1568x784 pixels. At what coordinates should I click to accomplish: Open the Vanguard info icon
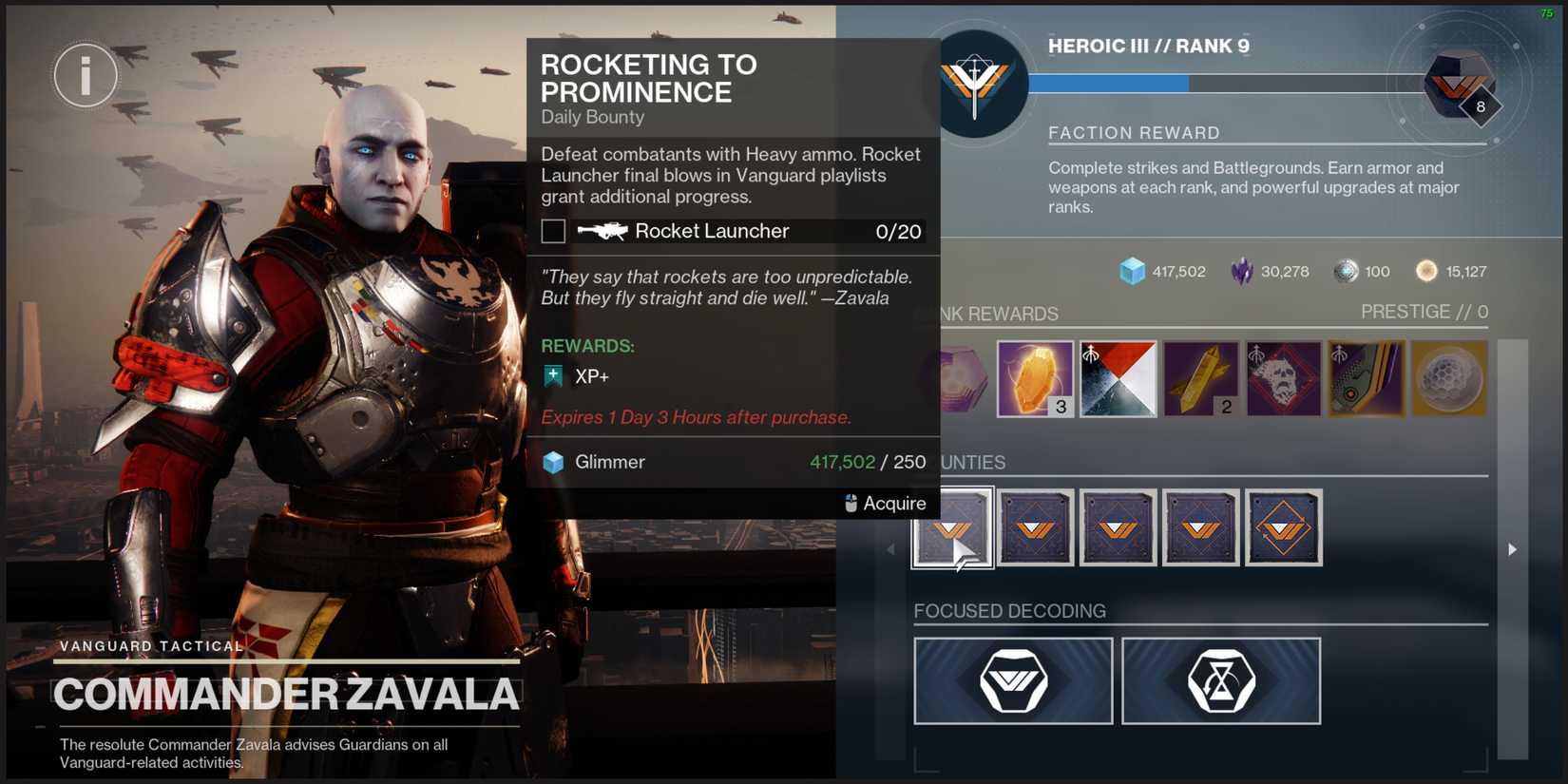pyautogui.click(x=85, y=74)
